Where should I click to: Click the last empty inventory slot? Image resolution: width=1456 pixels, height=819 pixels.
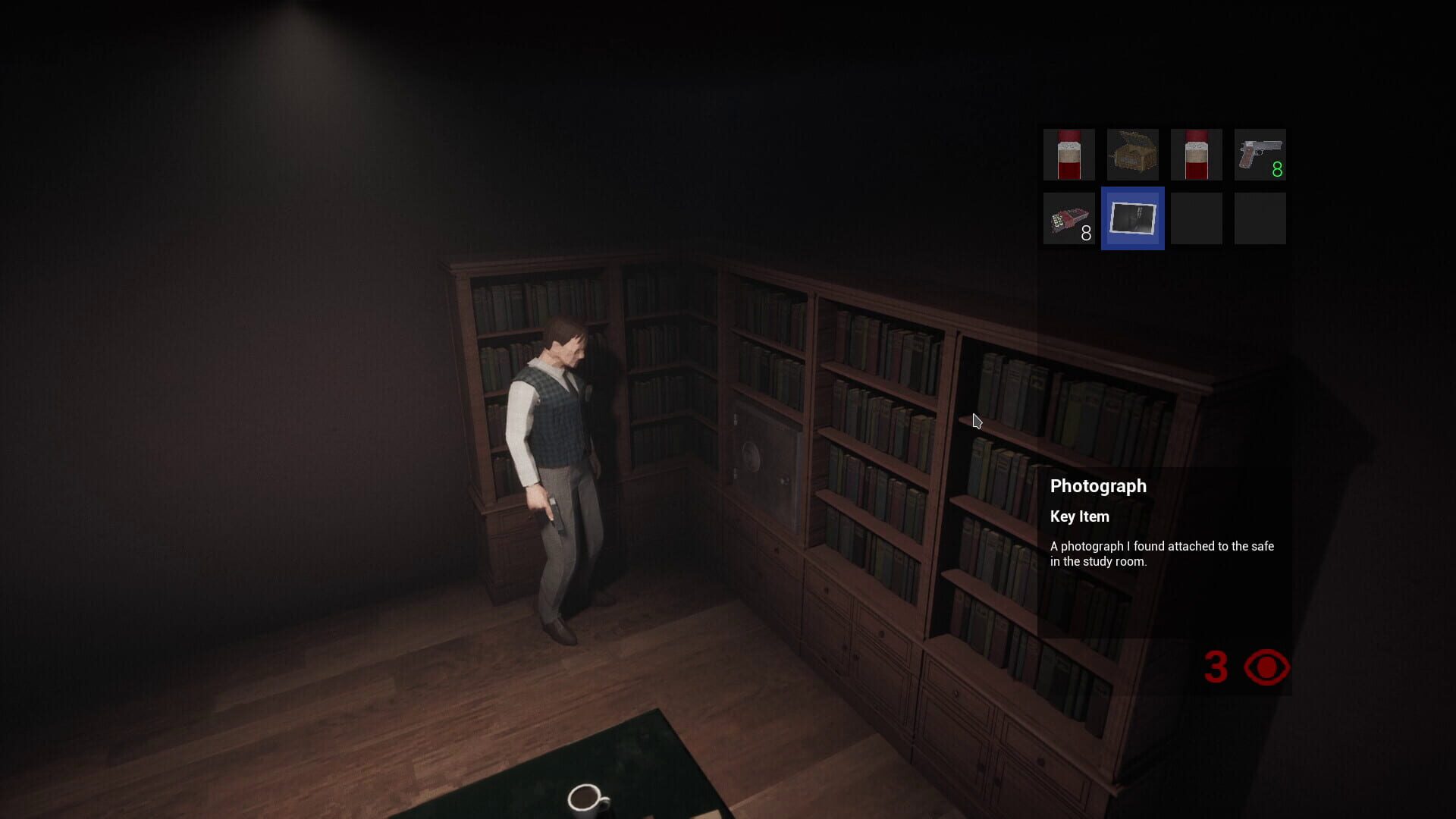[x=1259, y=219]
